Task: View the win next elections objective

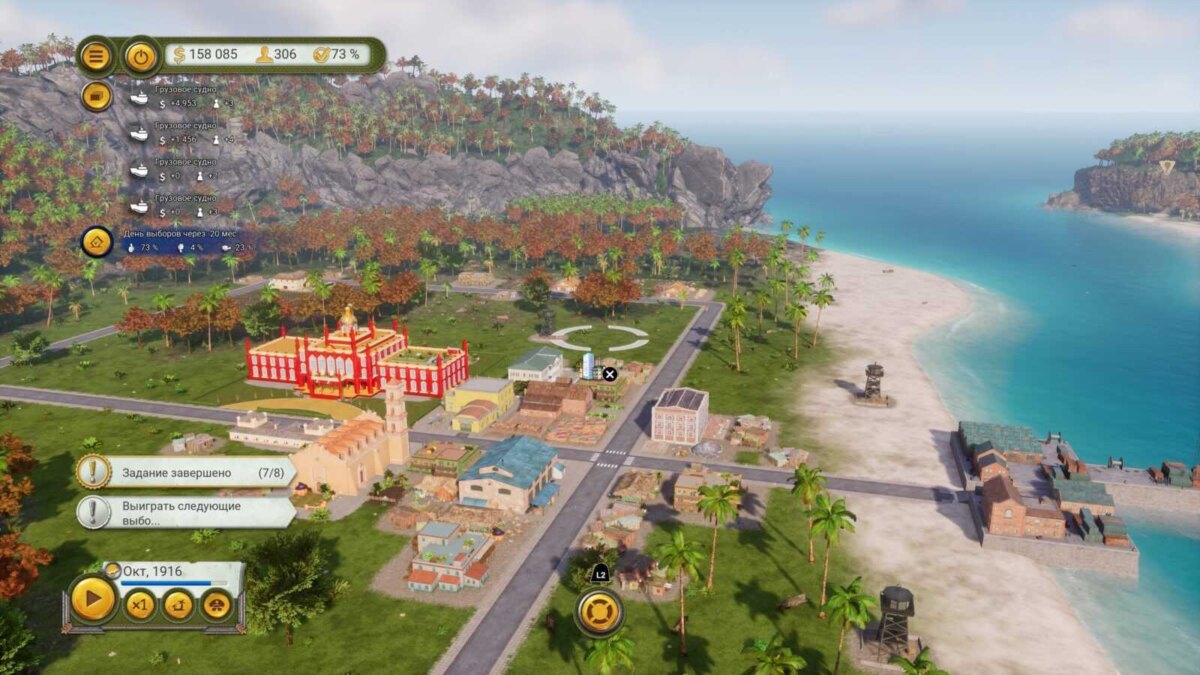Action: tap(186, 513)
